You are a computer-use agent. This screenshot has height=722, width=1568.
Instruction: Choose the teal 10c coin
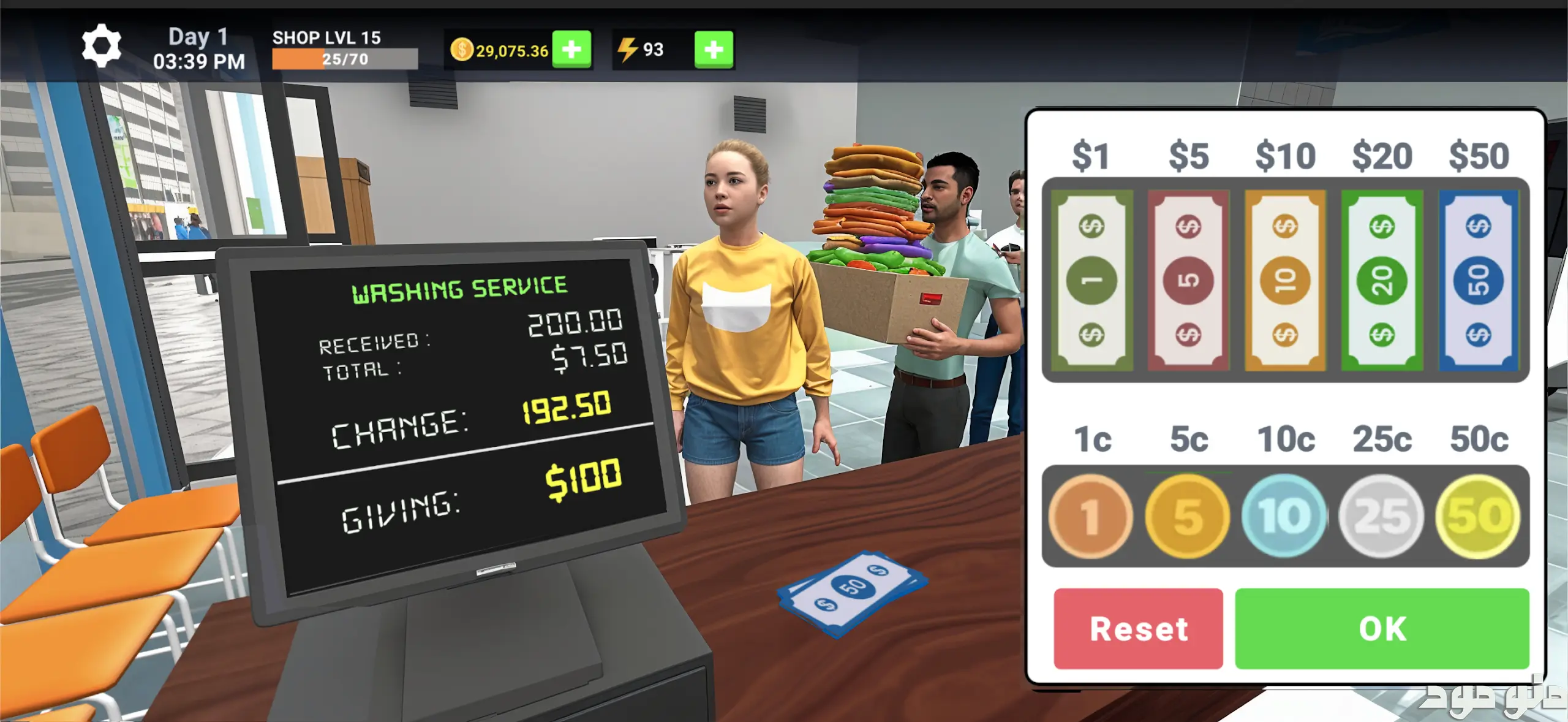[x=1284, y=516]
